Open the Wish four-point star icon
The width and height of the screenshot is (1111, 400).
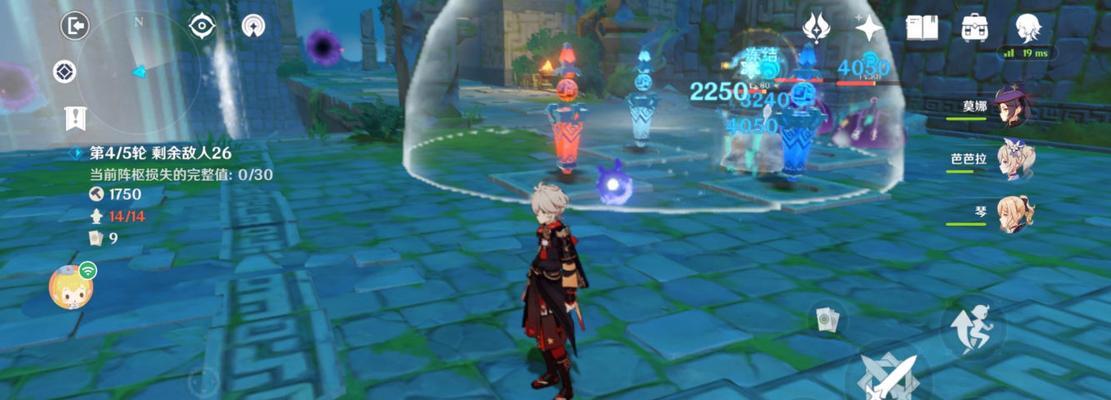pyautogui.click(x=868, y=27)
